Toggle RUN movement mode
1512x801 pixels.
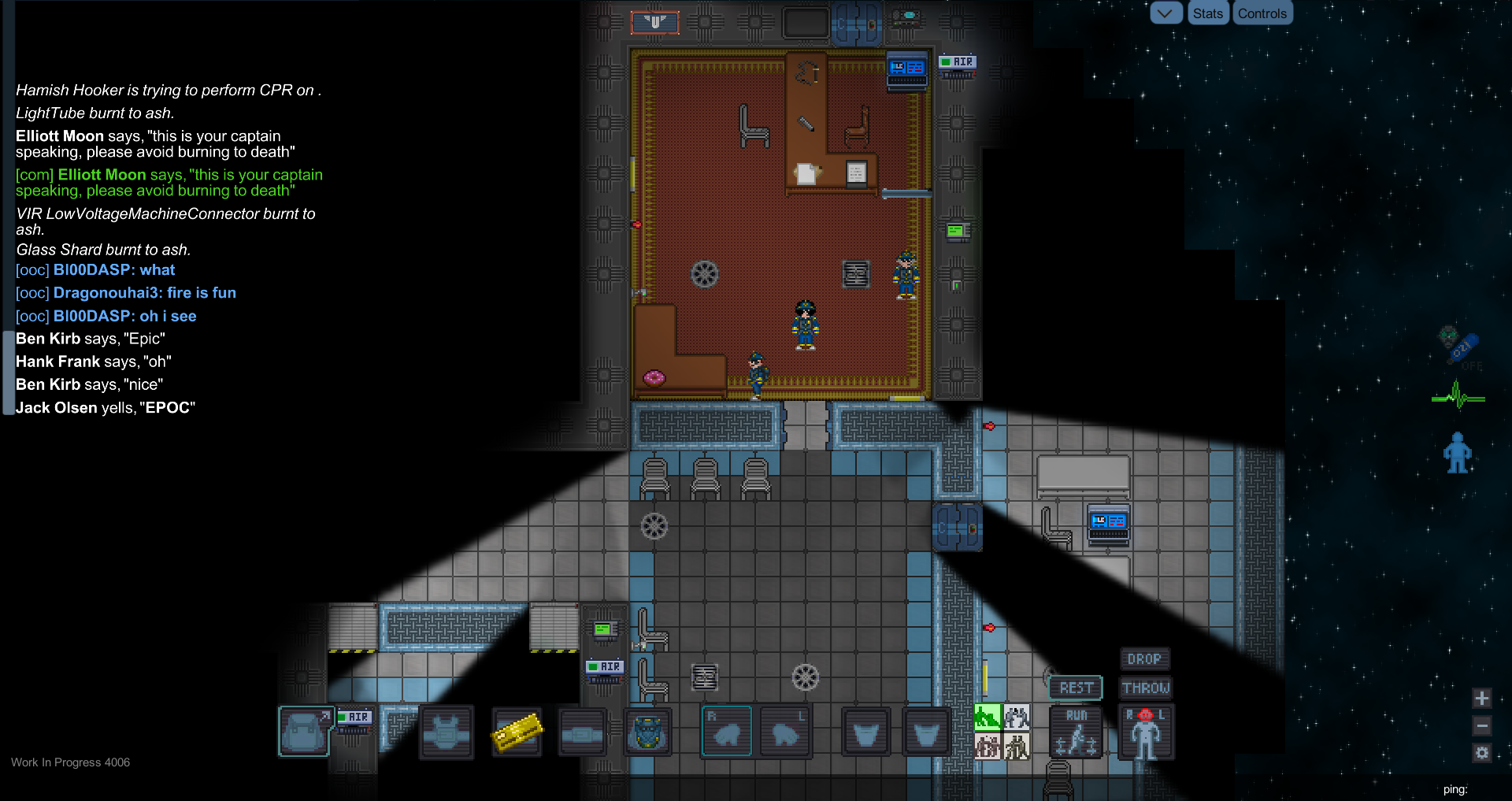pyautogui.click(x=1076, y=732)
